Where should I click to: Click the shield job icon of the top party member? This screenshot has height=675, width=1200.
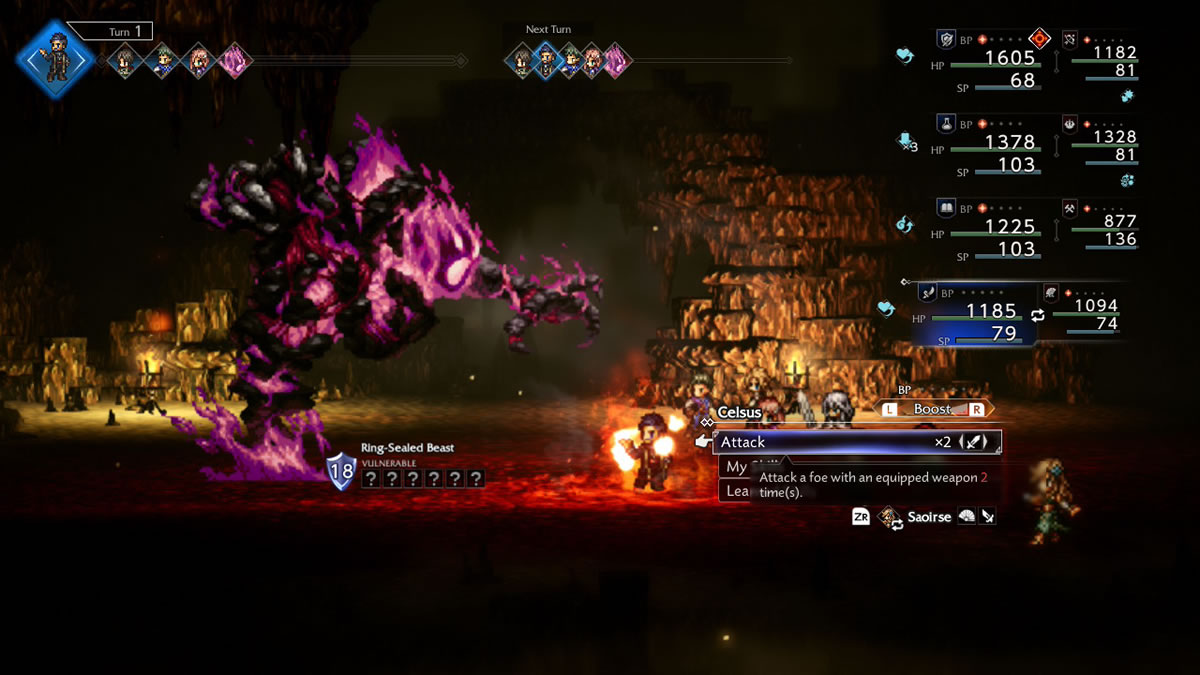pos(946,39)
